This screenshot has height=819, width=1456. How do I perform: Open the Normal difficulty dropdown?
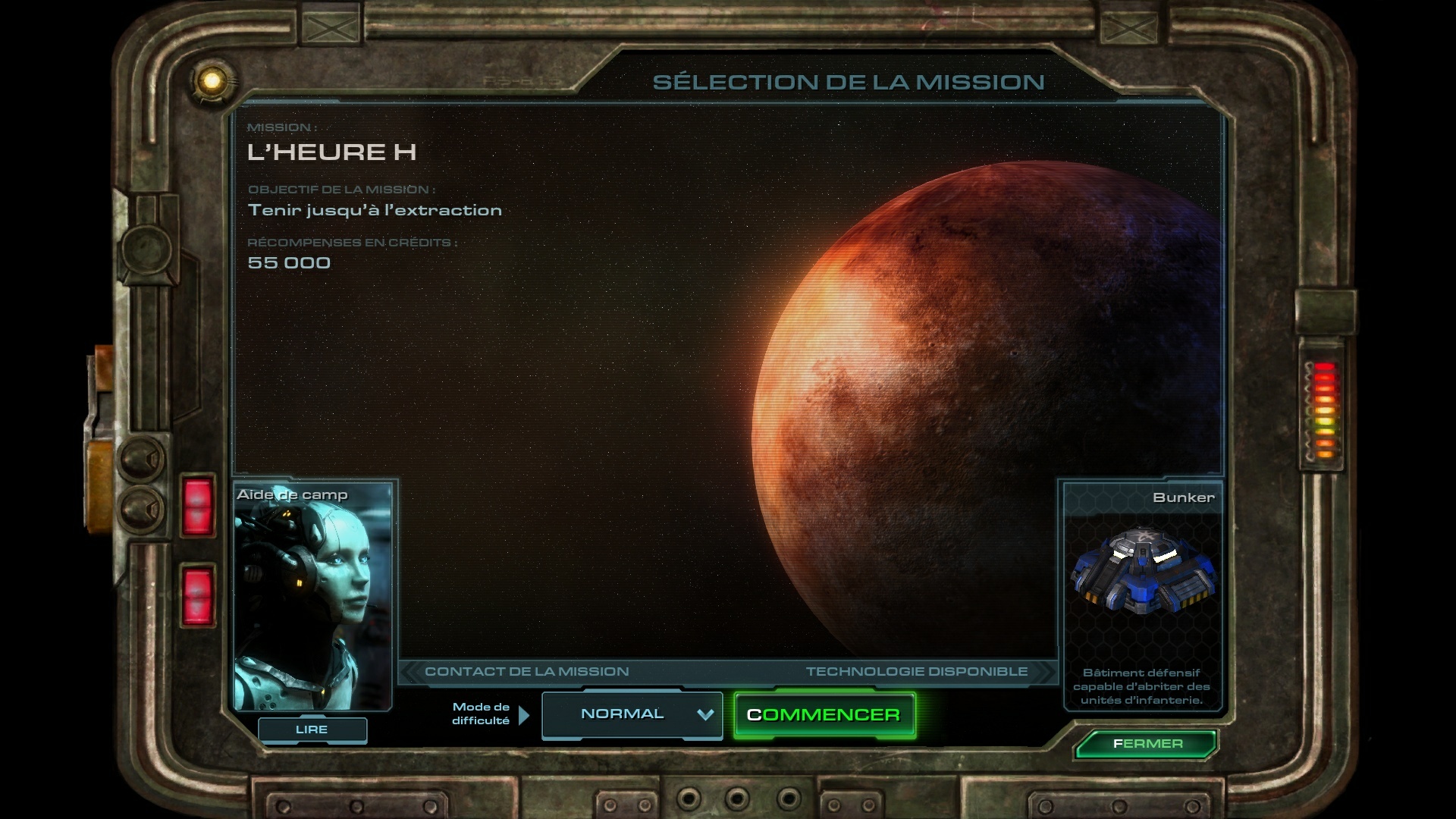(x=632, y=714)
